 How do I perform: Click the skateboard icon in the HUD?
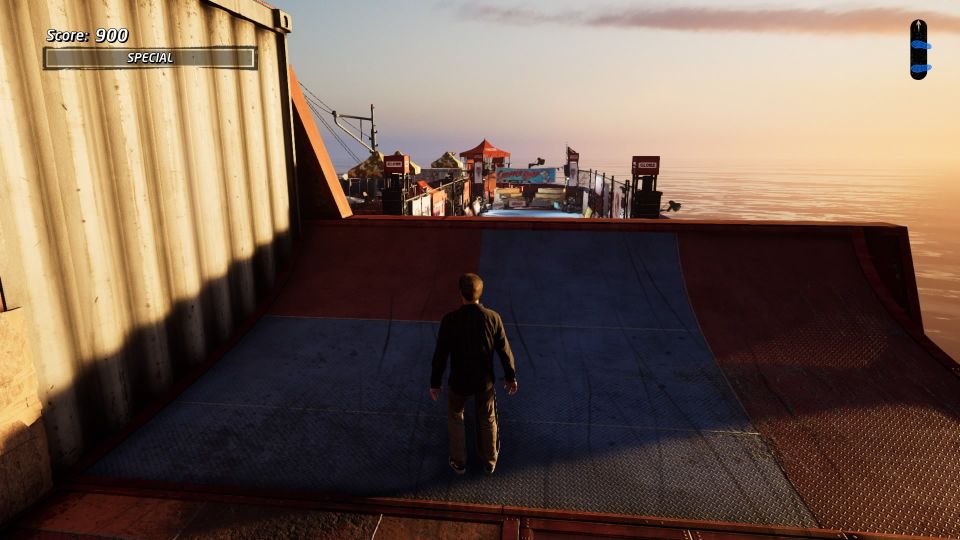pyautogui.click(x=919, y=49)
